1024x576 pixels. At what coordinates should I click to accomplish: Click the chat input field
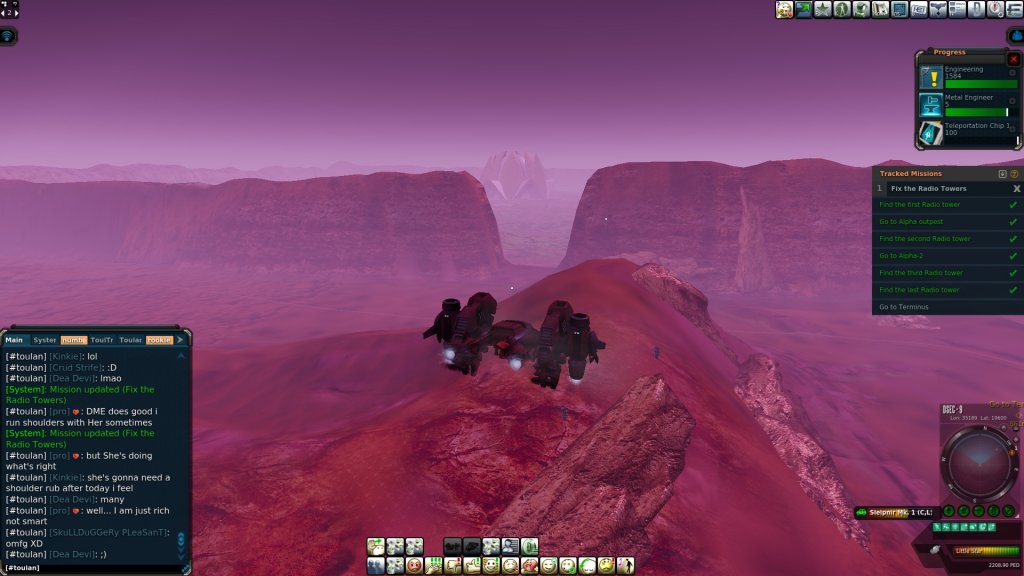pyautogui.click(x=90, y=568)
